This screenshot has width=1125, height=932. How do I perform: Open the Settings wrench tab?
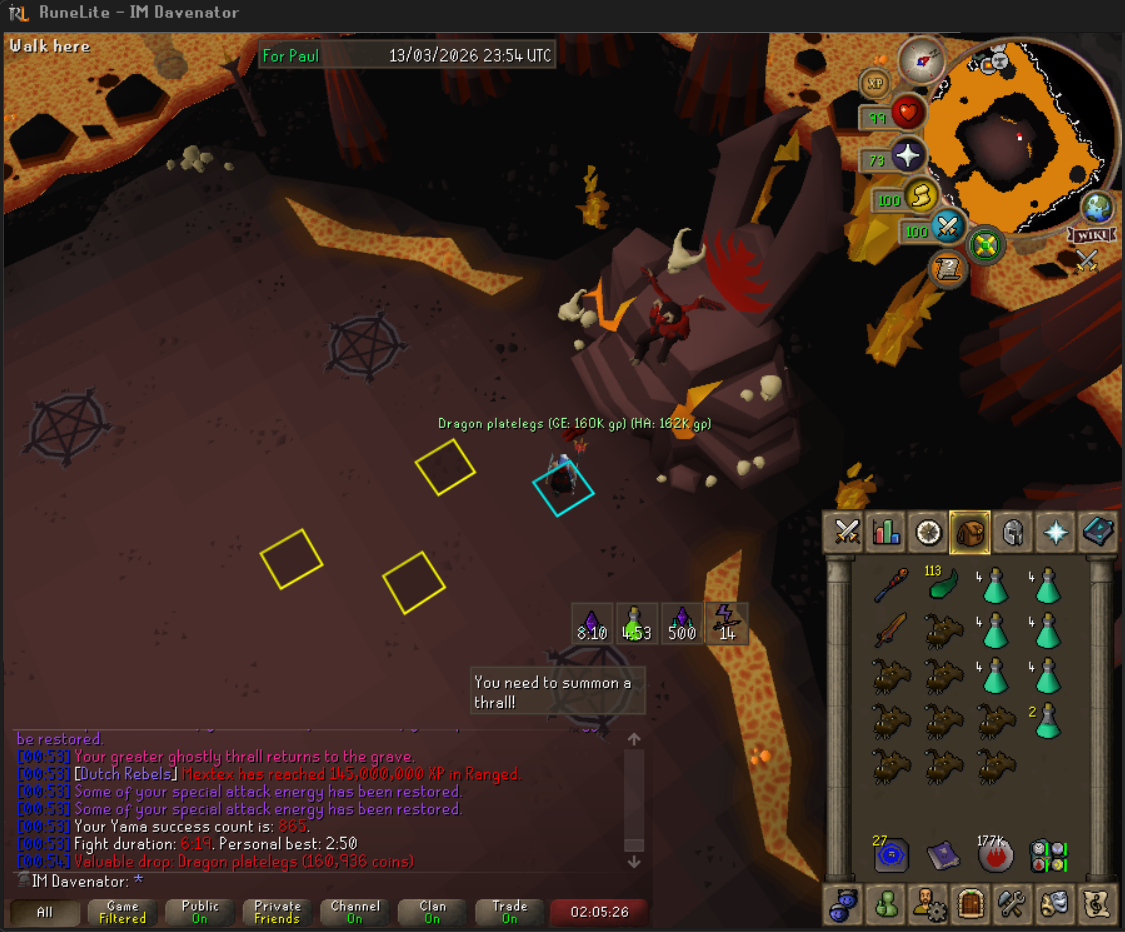click(1012, 905)
